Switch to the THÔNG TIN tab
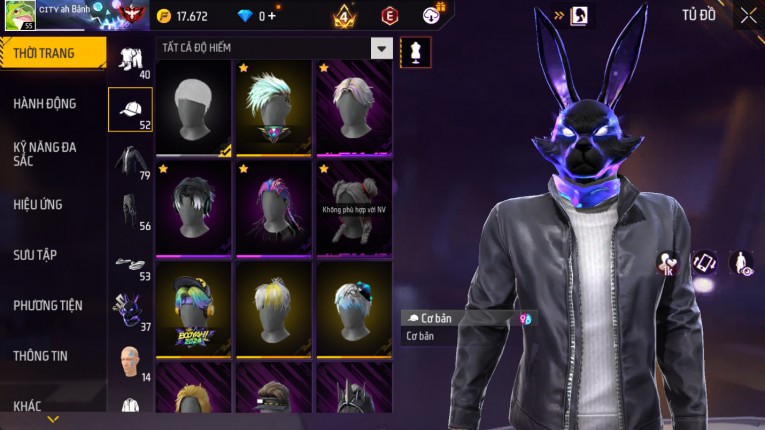Image resolution: width=765 pixels, height=430 pixels. [41, 355]
